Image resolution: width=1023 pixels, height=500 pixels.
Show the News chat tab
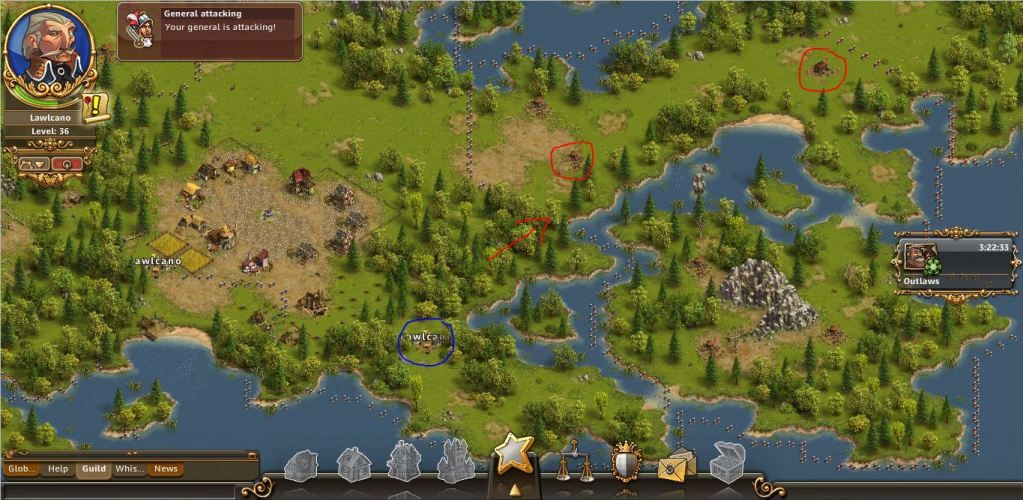coord(165,468)
